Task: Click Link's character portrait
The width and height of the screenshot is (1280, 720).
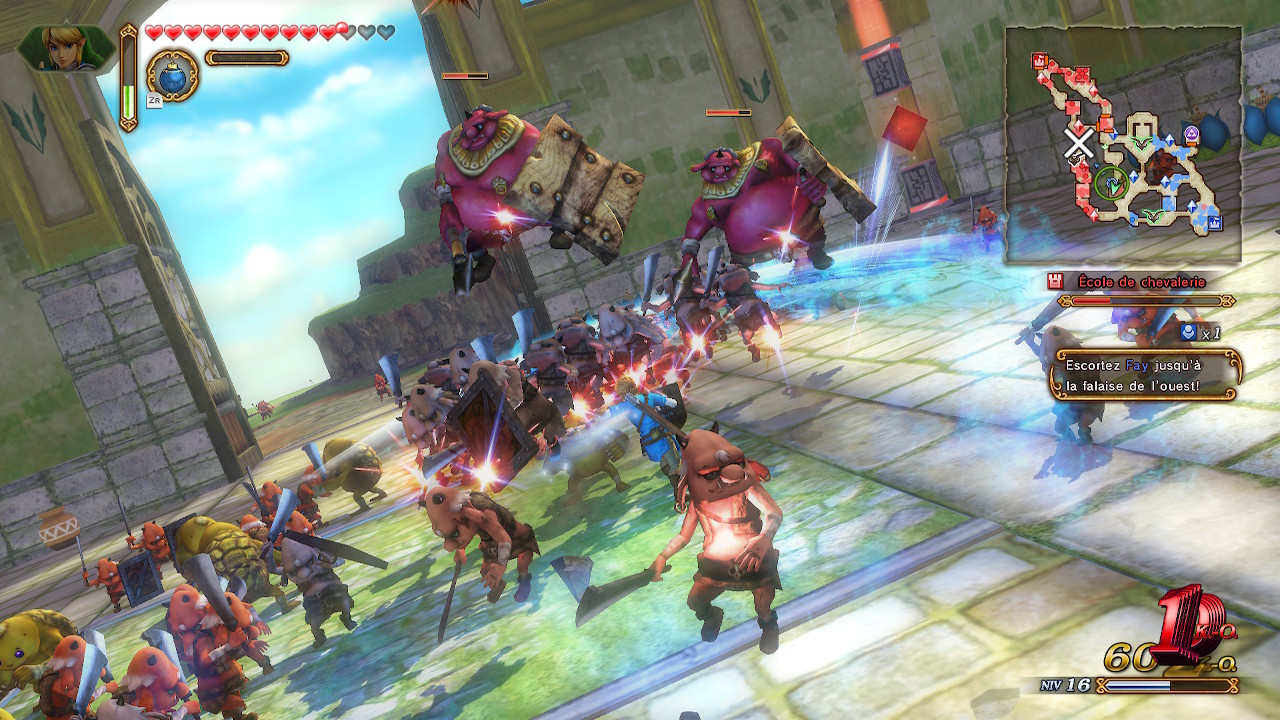Action: click(66, 49)
